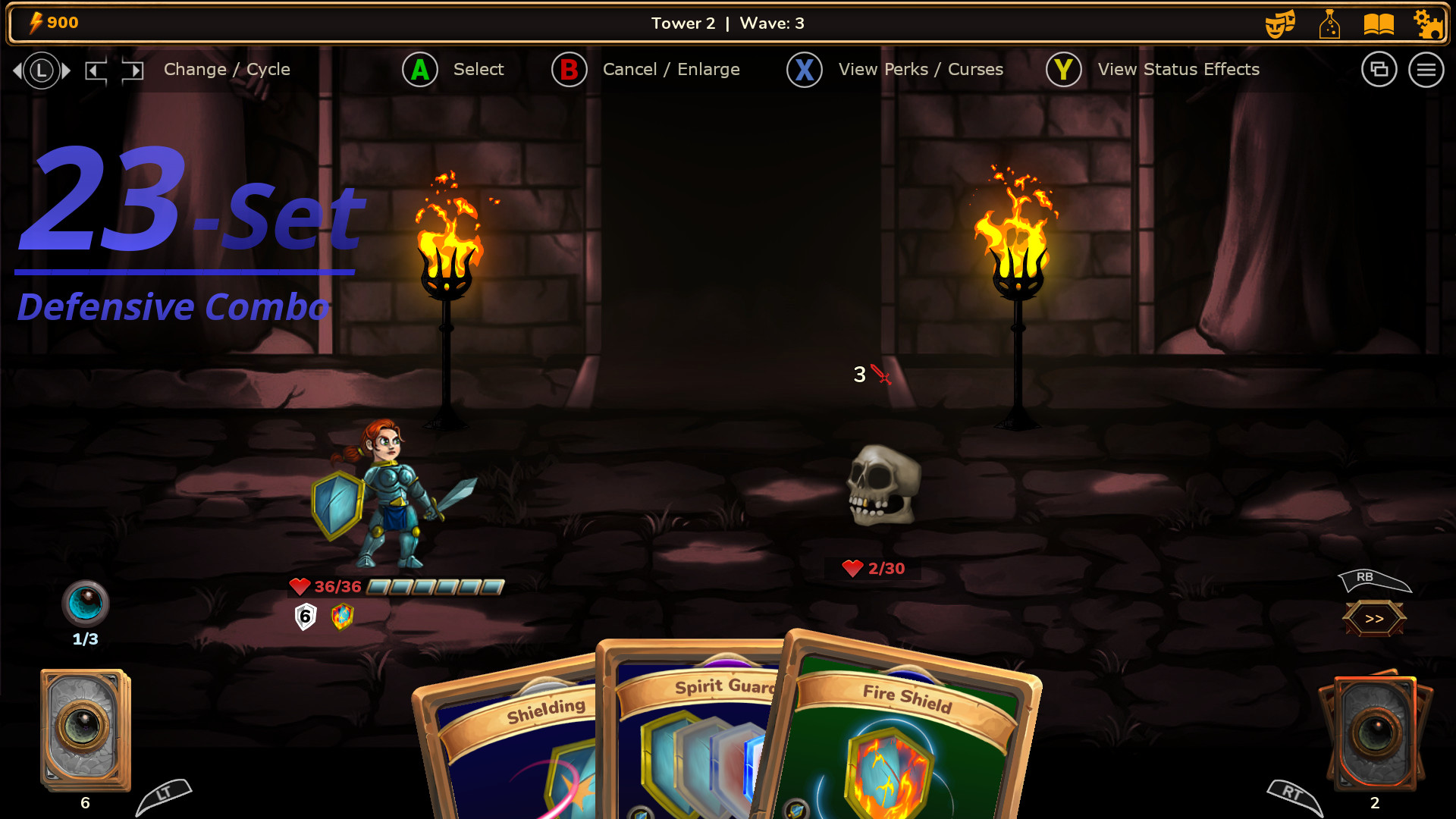Toggle the shield 6 armor status icon
This screenshot has height=819, width=1456.
(x=304, y=617)
